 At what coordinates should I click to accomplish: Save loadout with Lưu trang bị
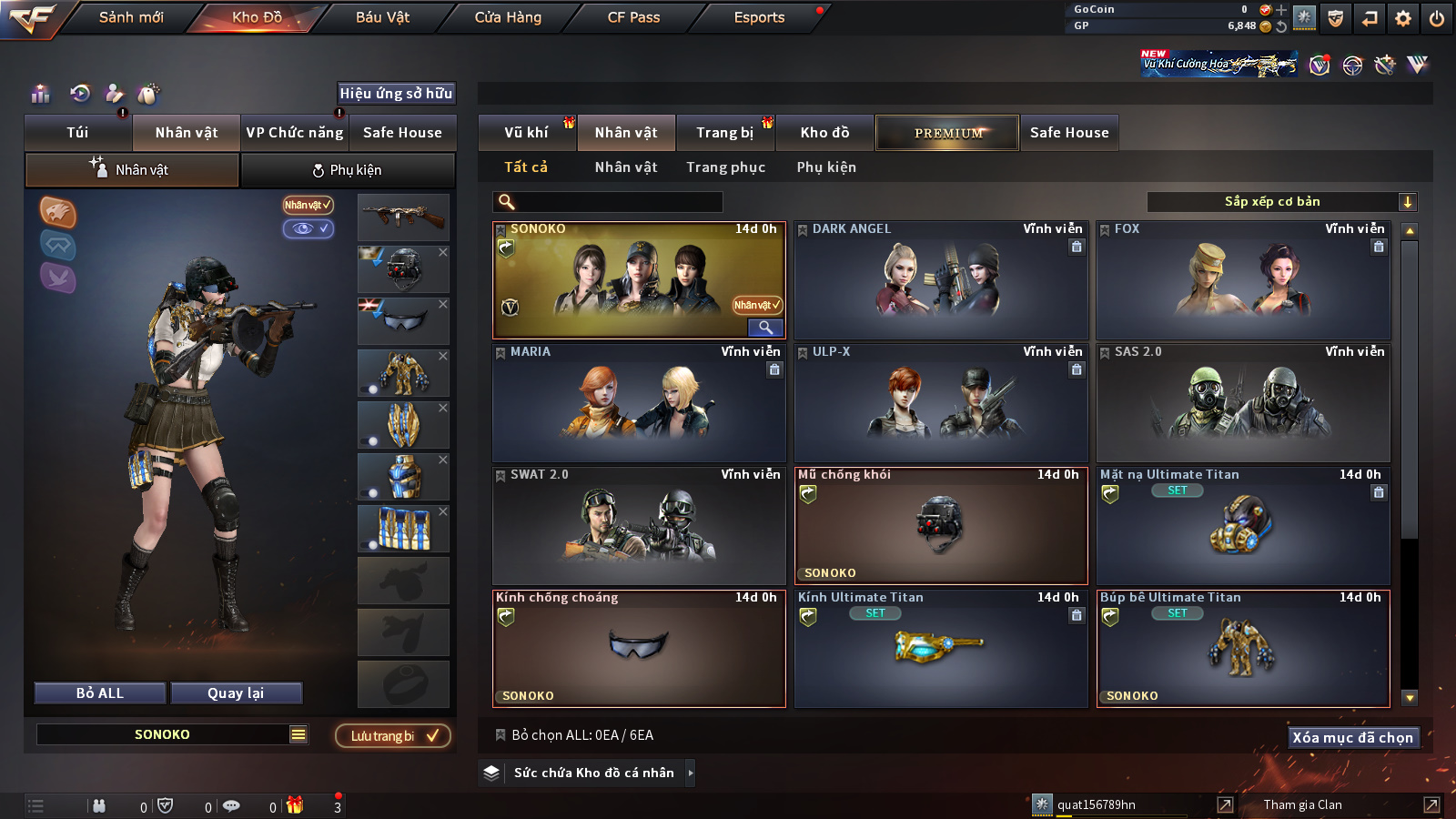393,736
